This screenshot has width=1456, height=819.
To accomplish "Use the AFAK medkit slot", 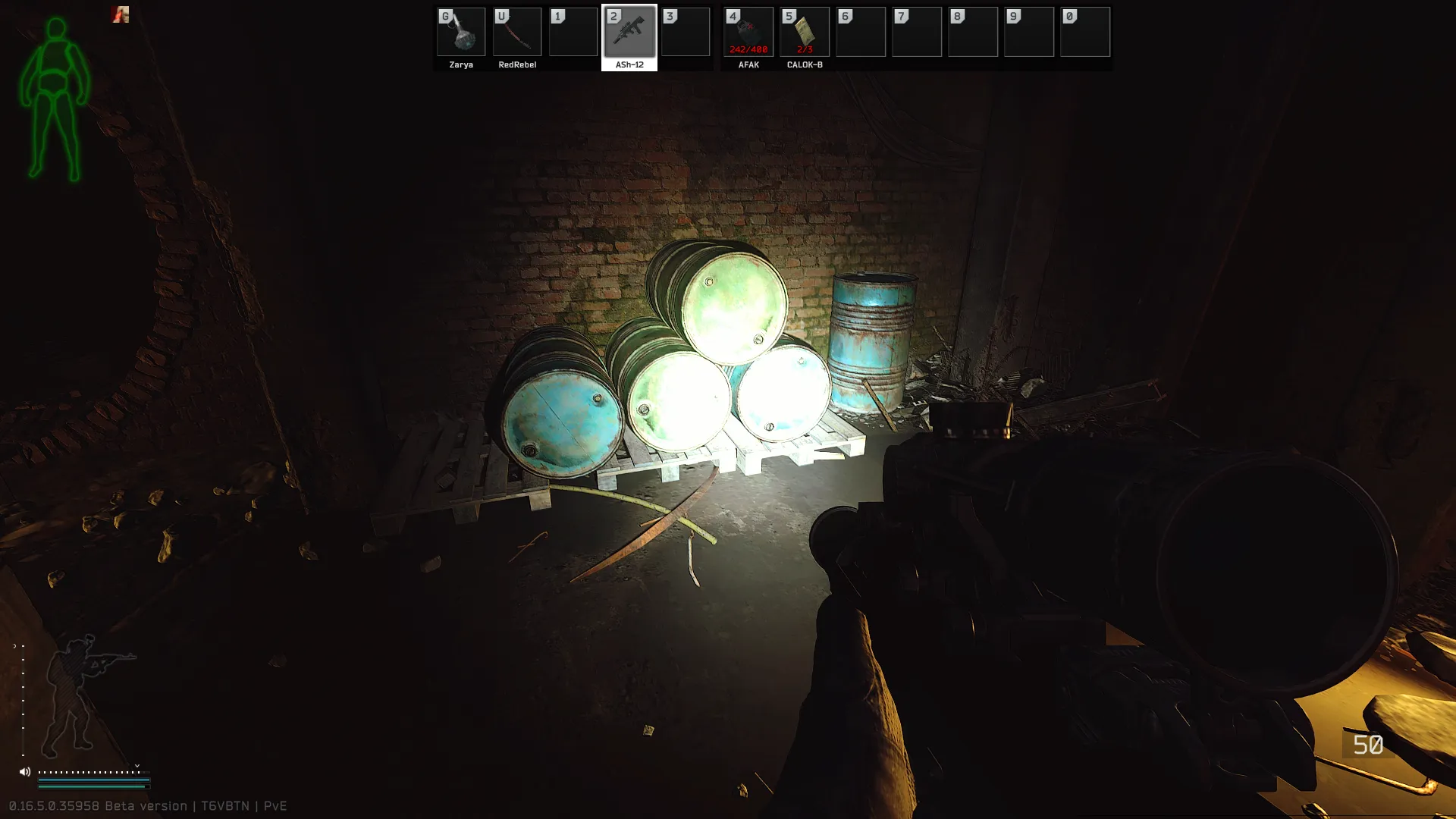I will point(748,33).
